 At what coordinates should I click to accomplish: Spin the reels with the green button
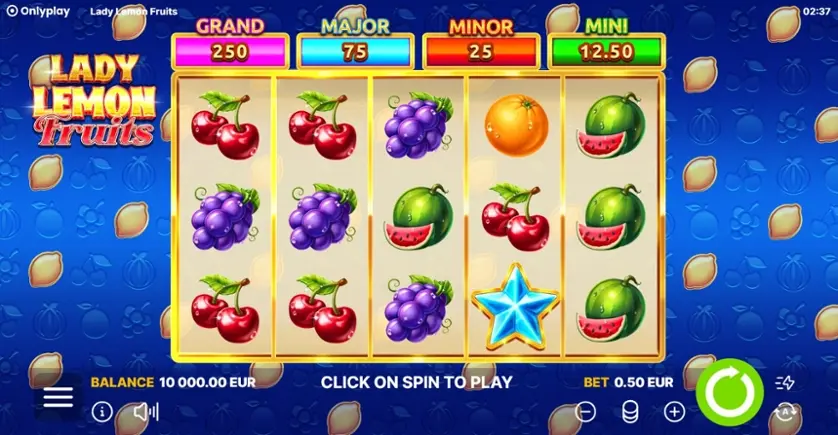pyautogui.click(x=730, y=392)
